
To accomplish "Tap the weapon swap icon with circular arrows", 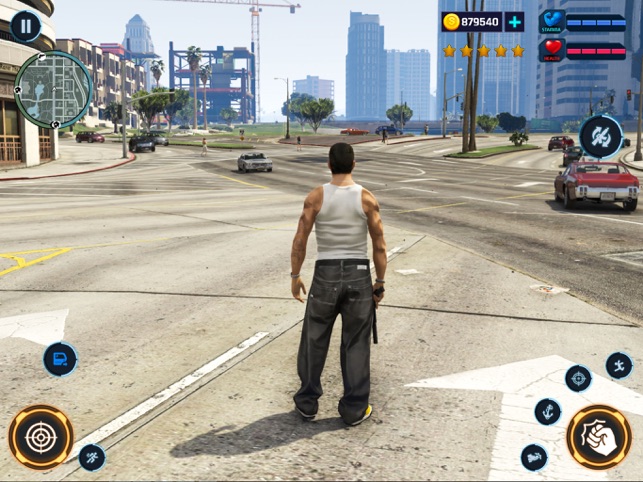I will pyautogui.click(x=600, y=136).
